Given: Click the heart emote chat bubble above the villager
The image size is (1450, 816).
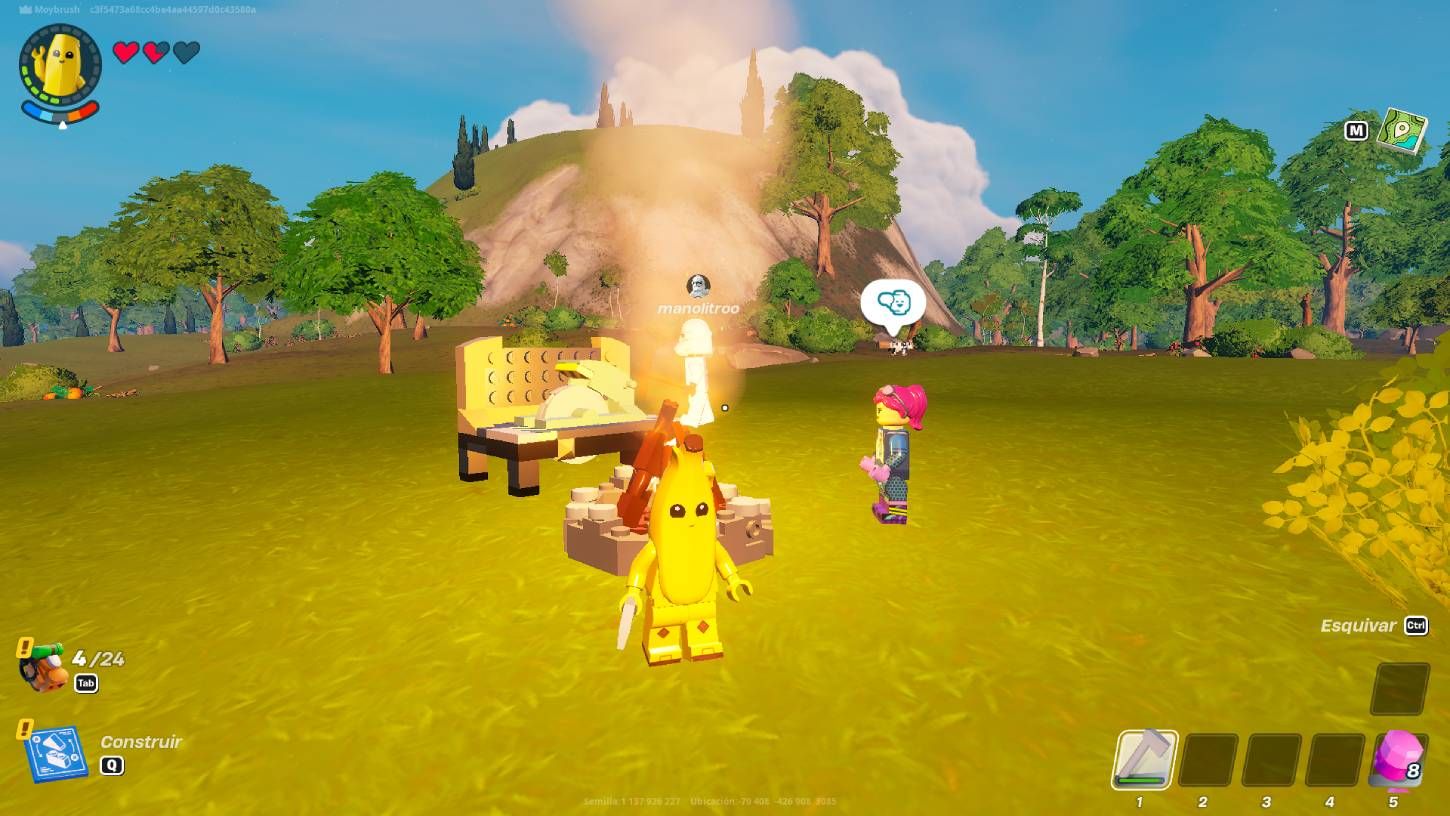Looking at the screenshot, I should 893,299.
